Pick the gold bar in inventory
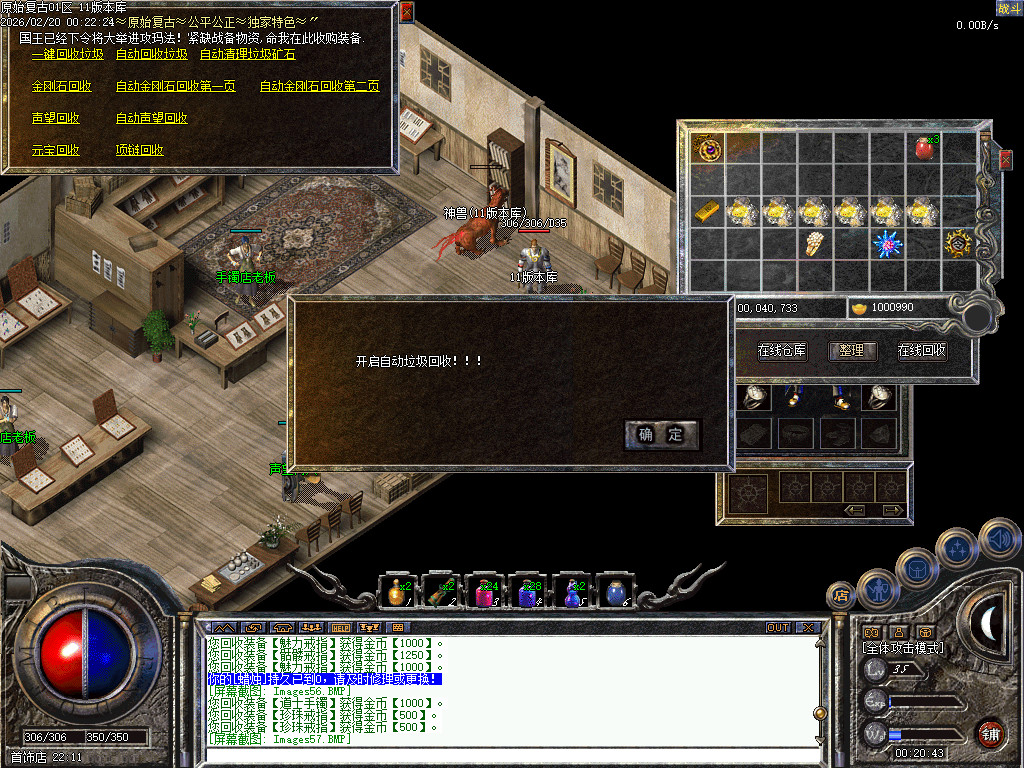This screenshot has height=768, width=1024. pos(707,212)
